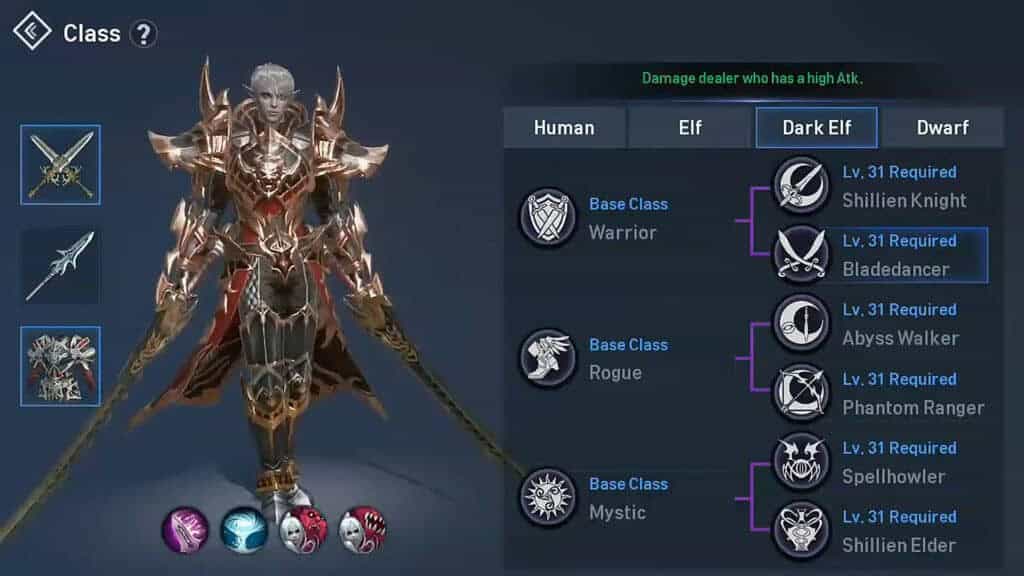Image resolution: width=1024 pixels, height=576 pixels.
Task: Go back using the top-left arrow
Action: click(x=32, y=32)
